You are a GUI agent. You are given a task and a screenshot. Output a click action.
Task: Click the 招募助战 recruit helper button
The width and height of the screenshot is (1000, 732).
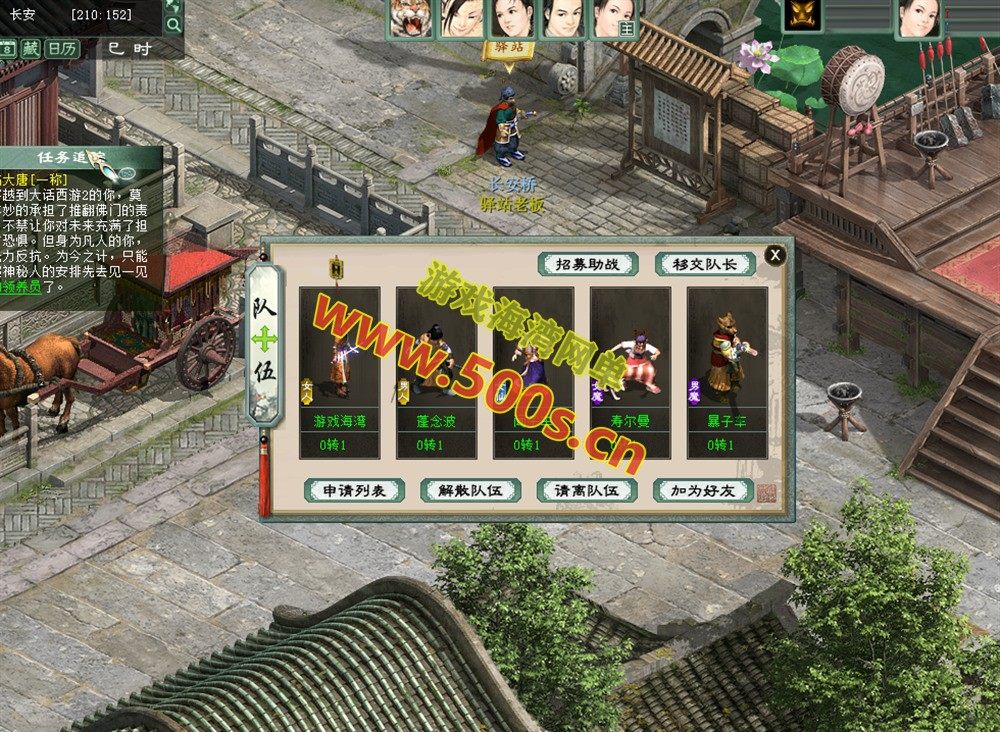click(589, 264)
